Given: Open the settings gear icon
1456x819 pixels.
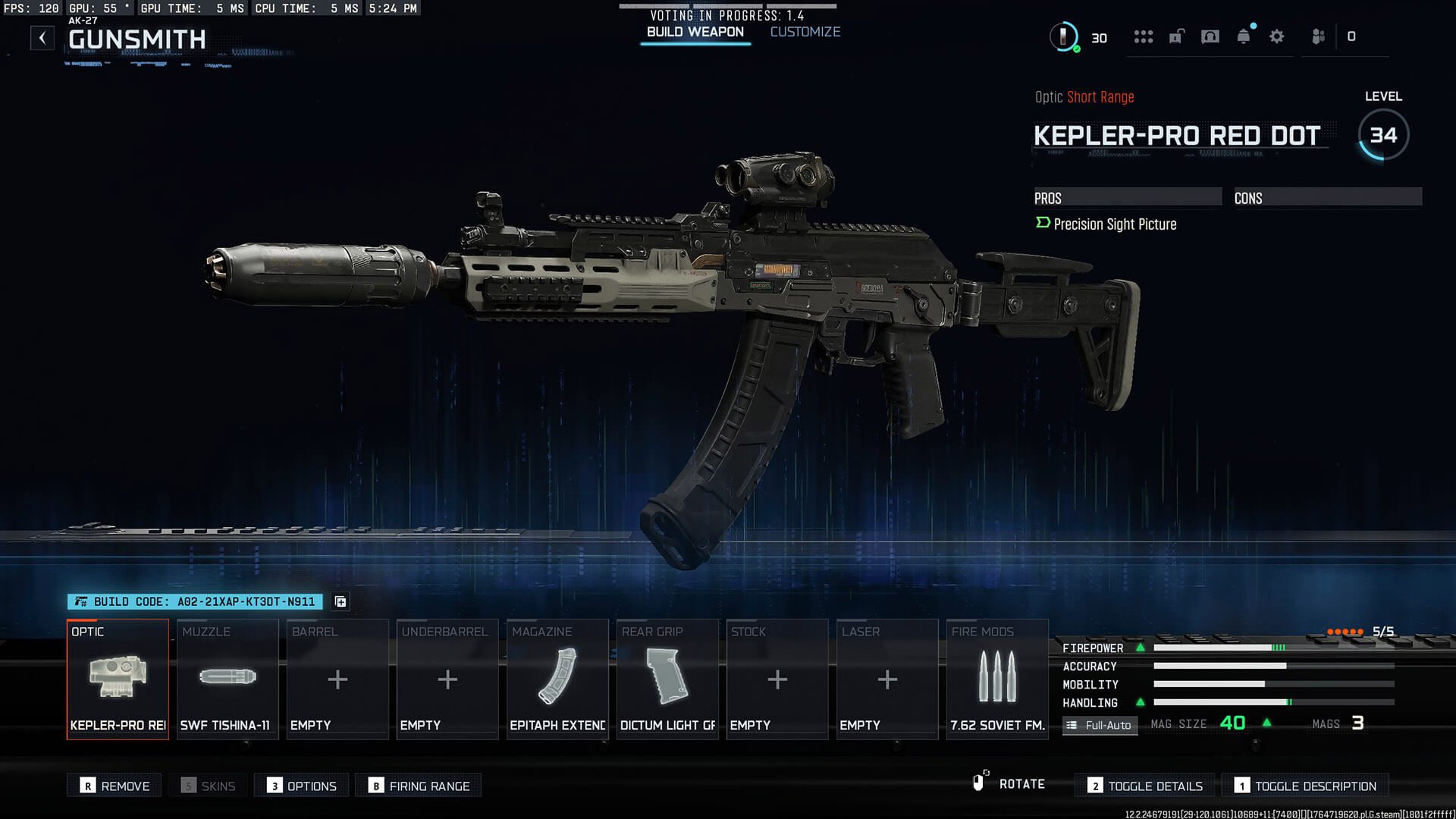Looking at the screenshot, I should coord(1276,36).
